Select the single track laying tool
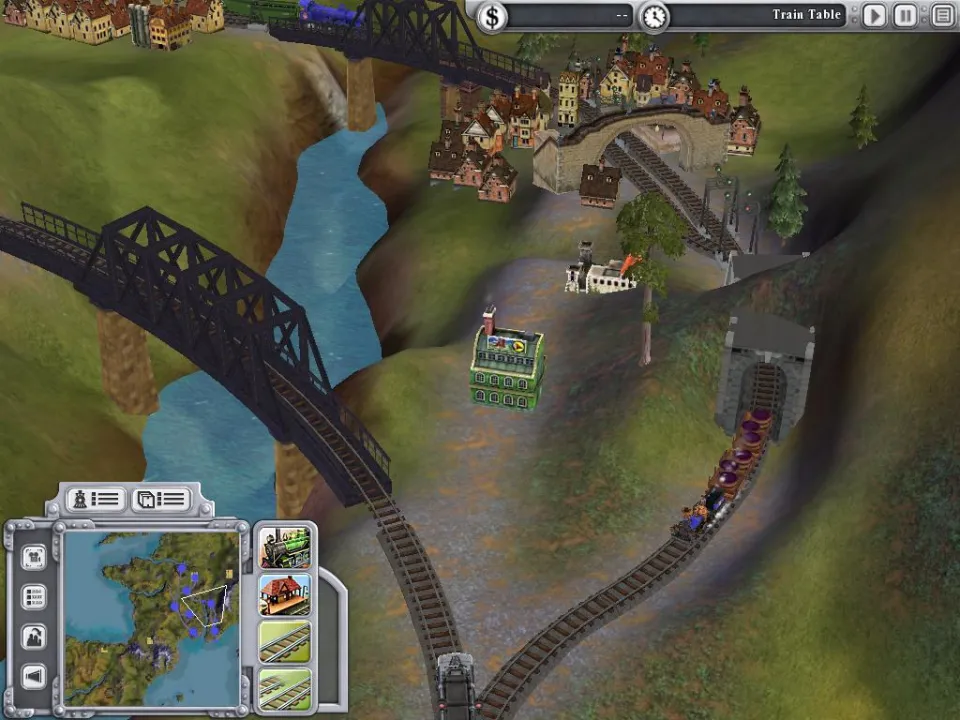 tap(285, 642)
